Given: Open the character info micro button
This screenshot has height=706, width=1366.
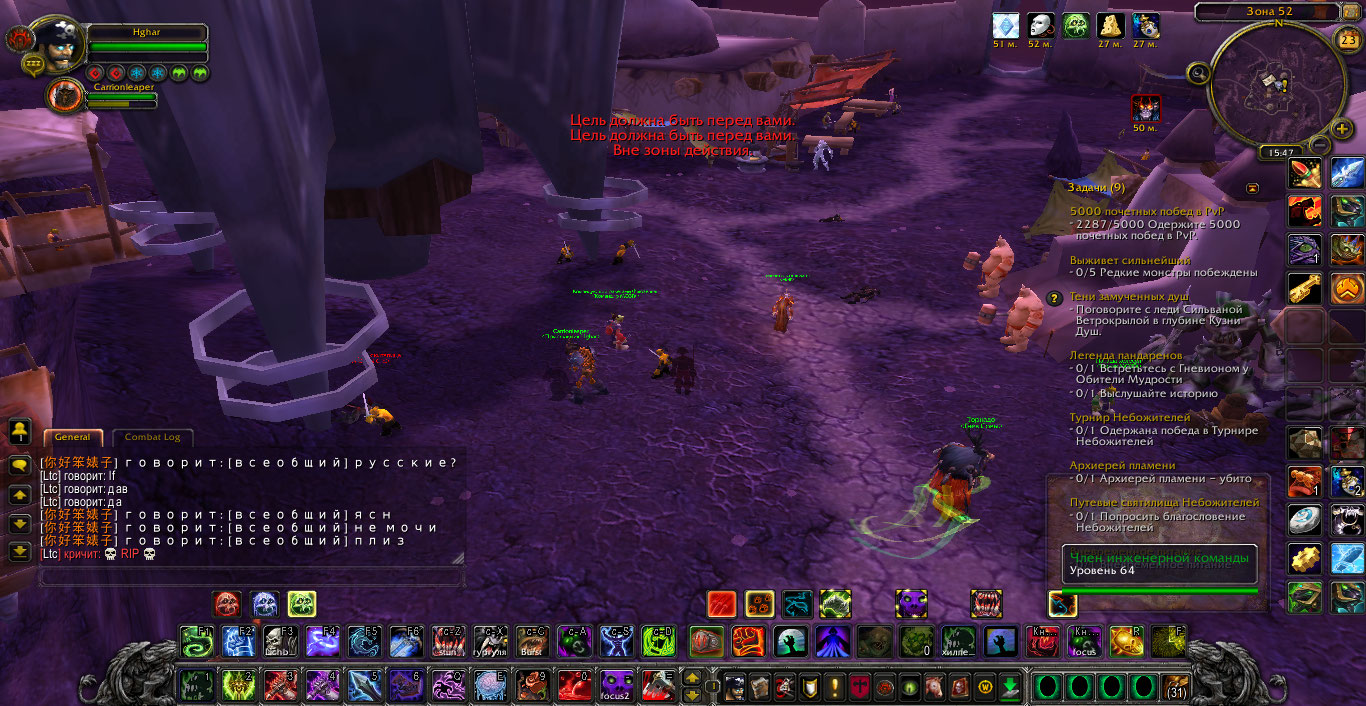Looking at the screenshot, I should click(735, 686).
